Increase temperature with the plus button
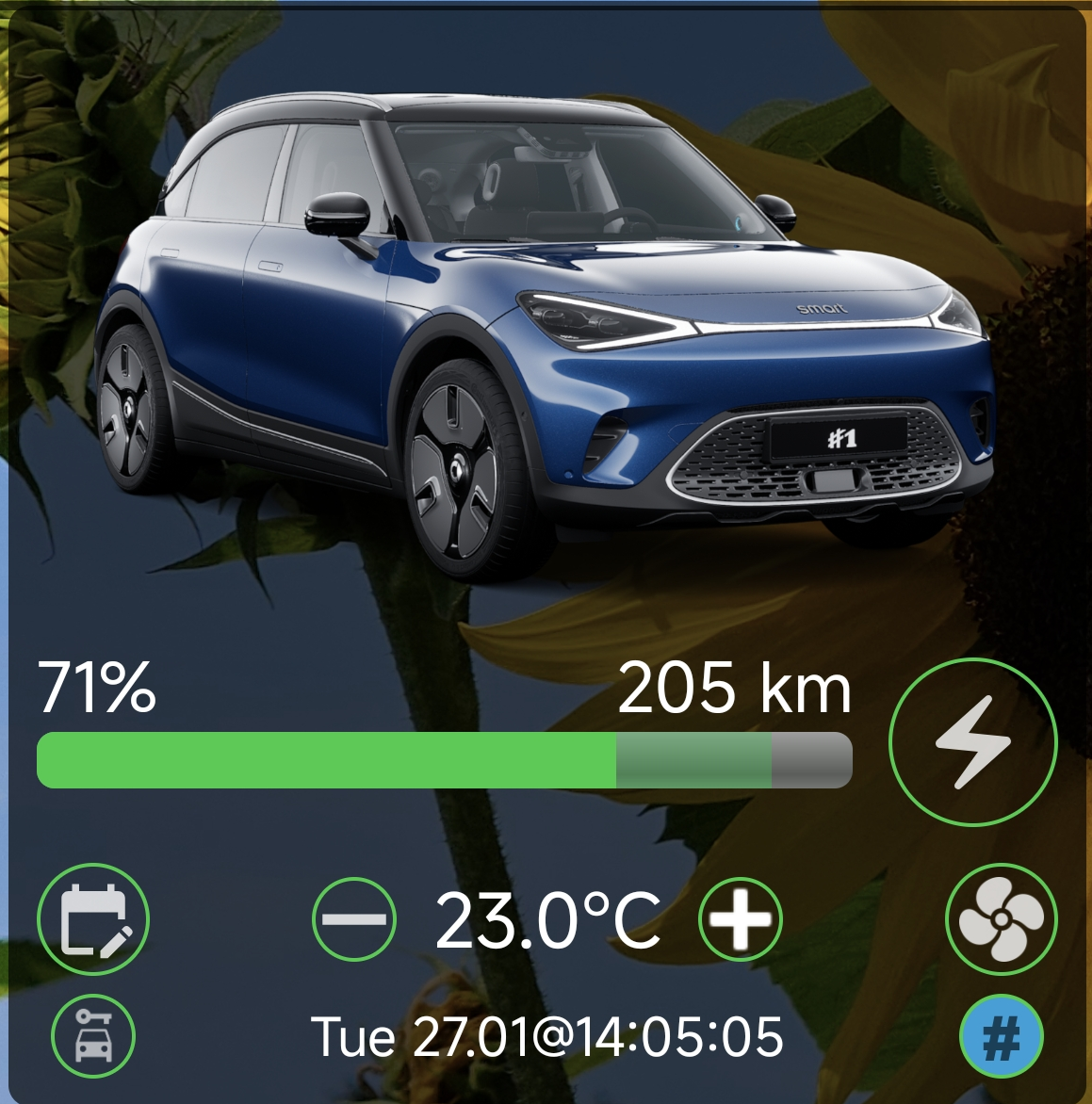This screenshot has height=1104, width=1092. pos(740,918)
